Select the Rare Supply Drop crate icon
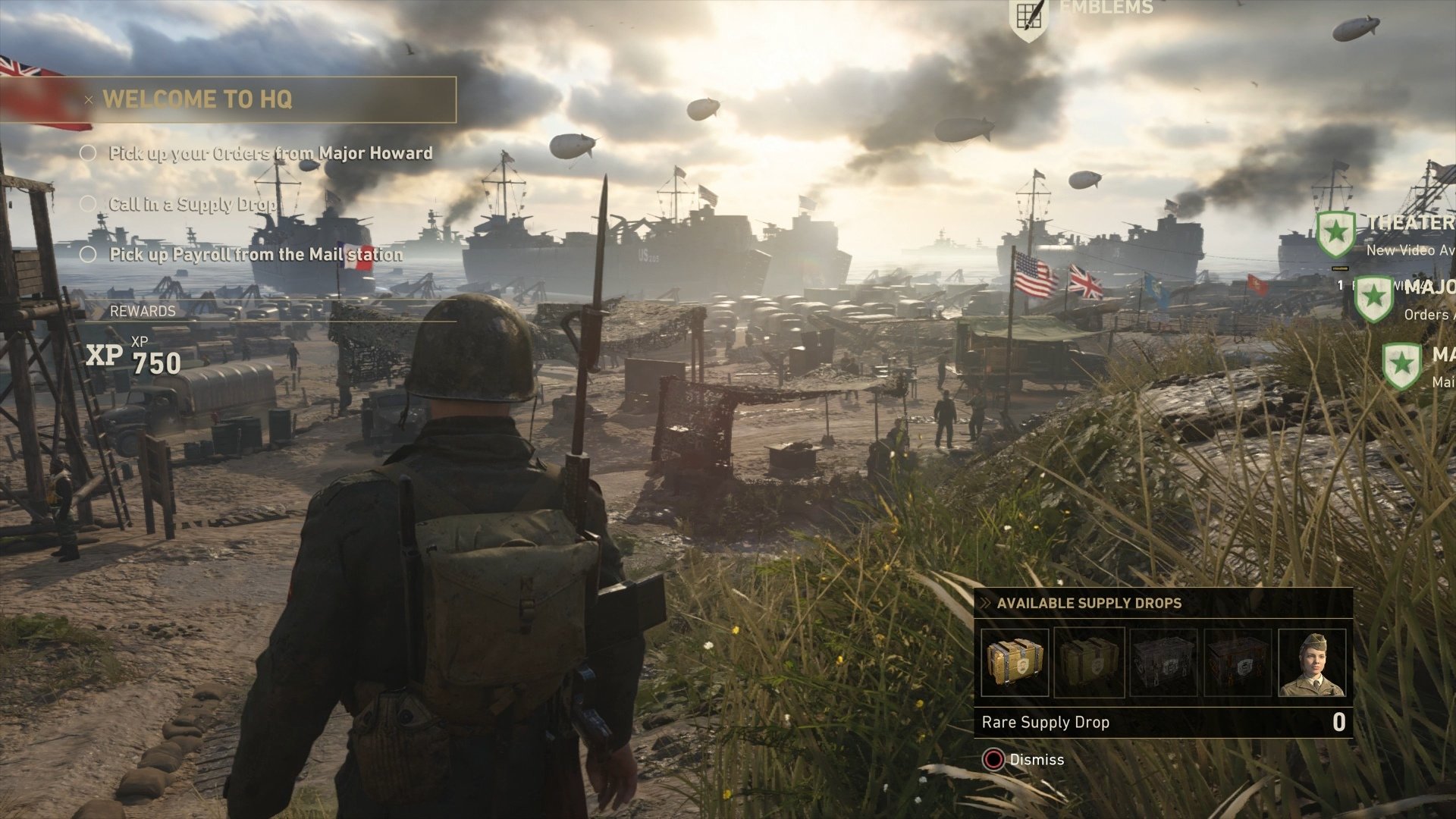 click(1016, 662)
